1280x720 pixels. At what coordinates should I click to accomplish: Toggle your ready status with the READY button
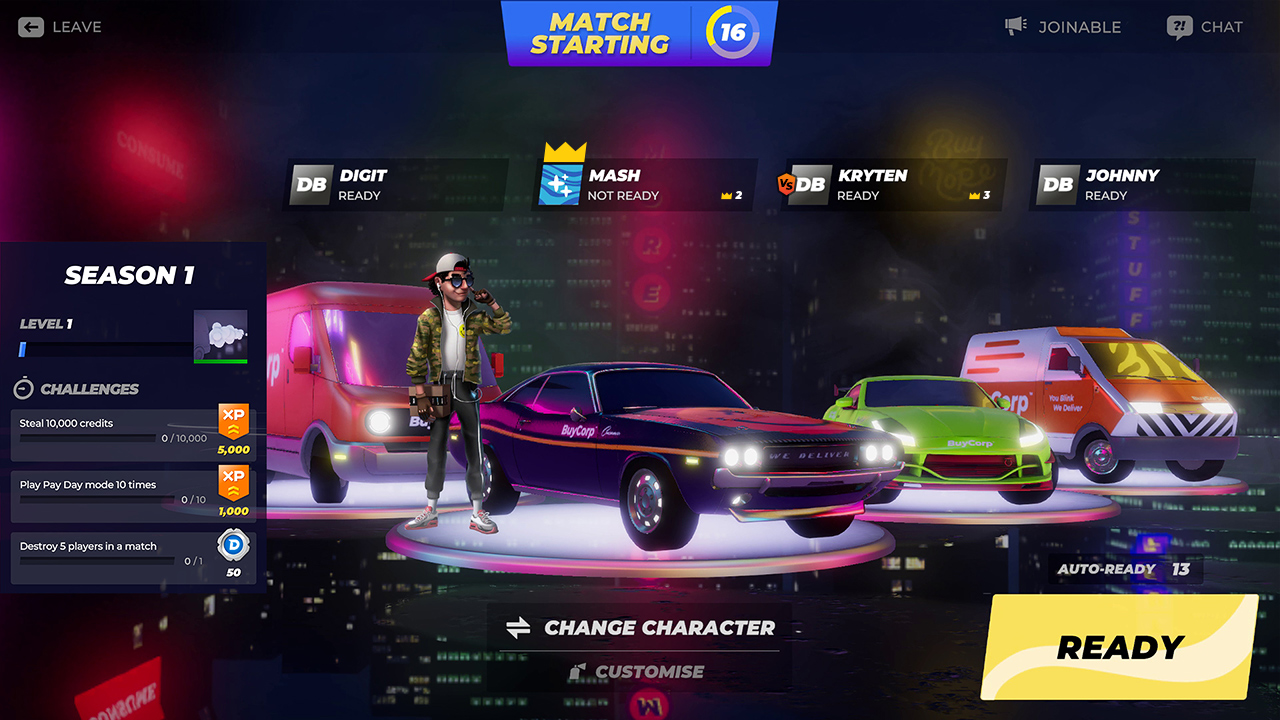1119,646
